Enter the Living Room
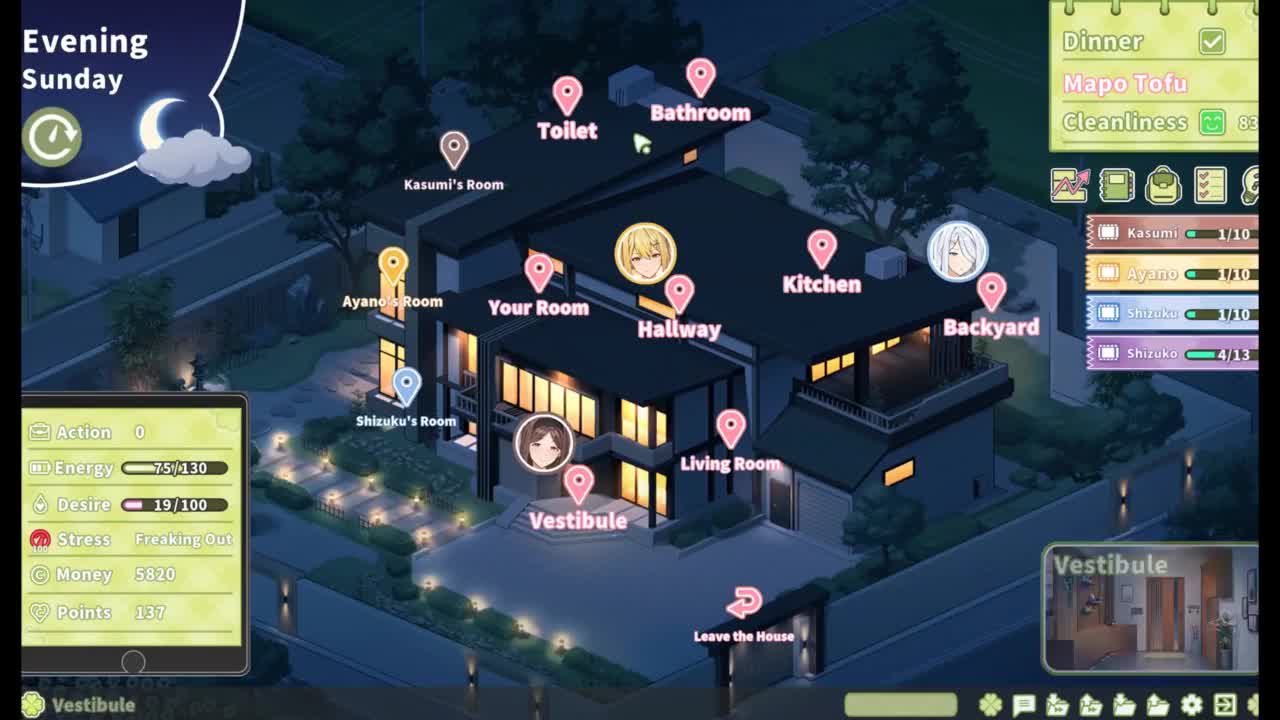The image size is (1280, 720). click(731, 430)
